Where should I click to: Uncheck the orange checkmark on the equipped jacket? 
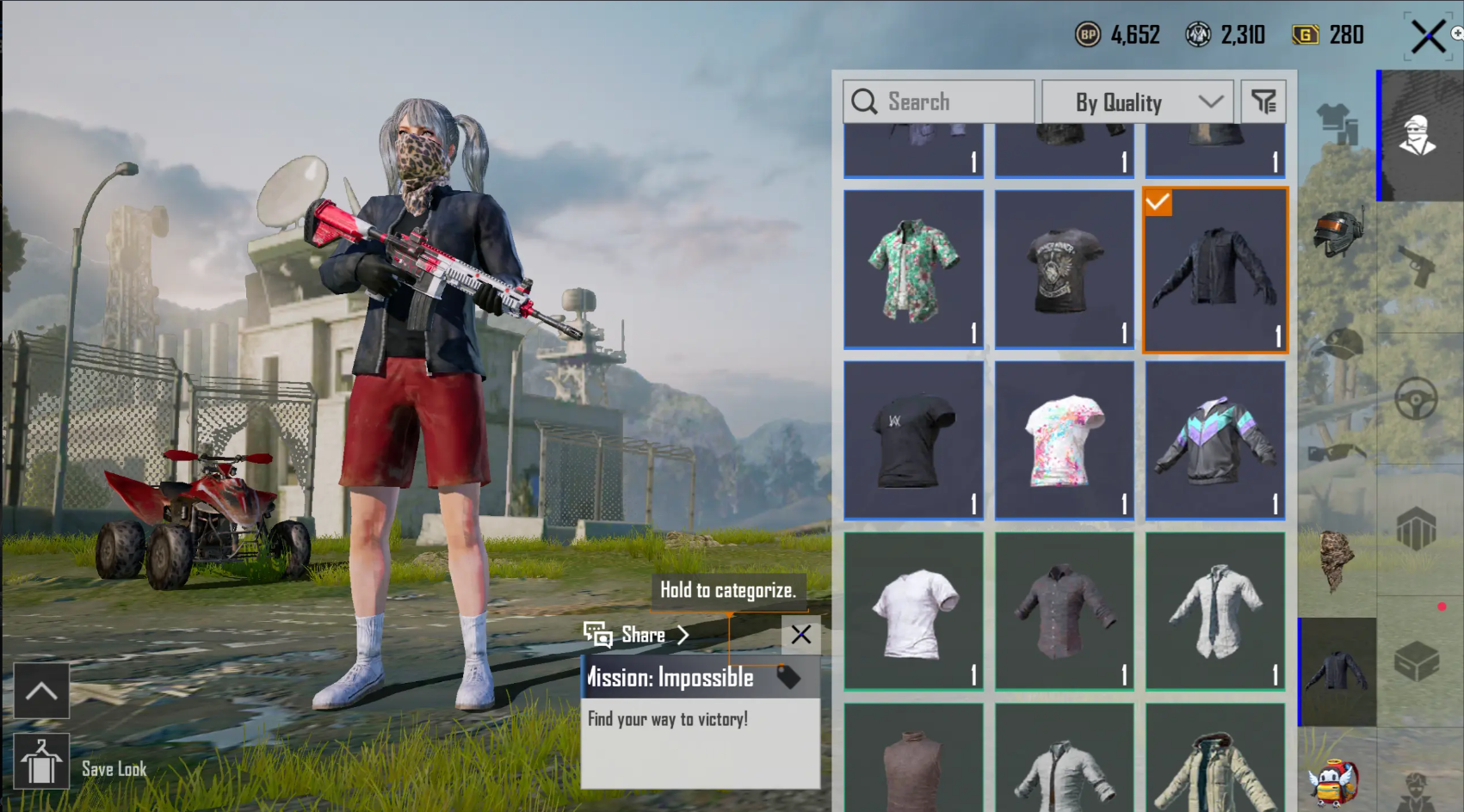1159,204
